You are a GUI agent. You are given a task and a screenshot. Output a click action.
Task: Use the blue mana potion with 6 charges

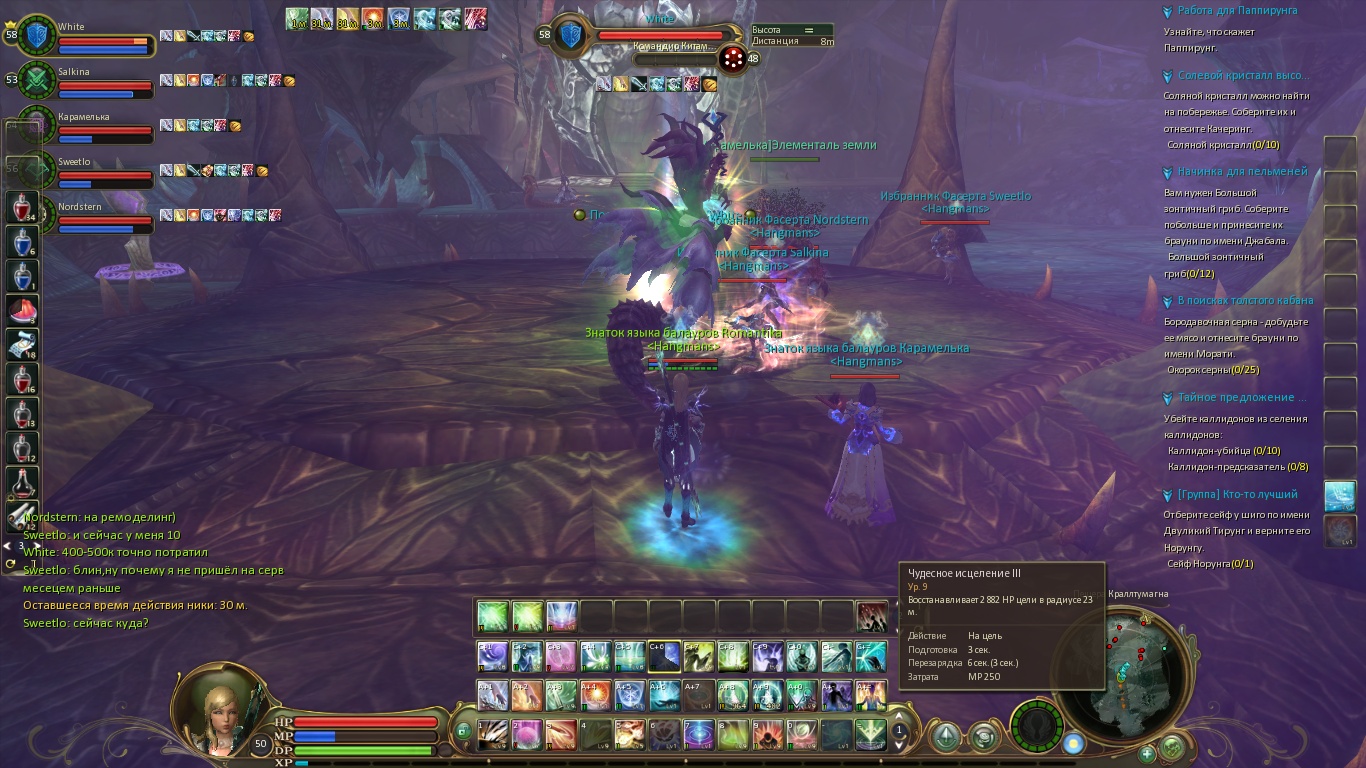pos(23,242)
